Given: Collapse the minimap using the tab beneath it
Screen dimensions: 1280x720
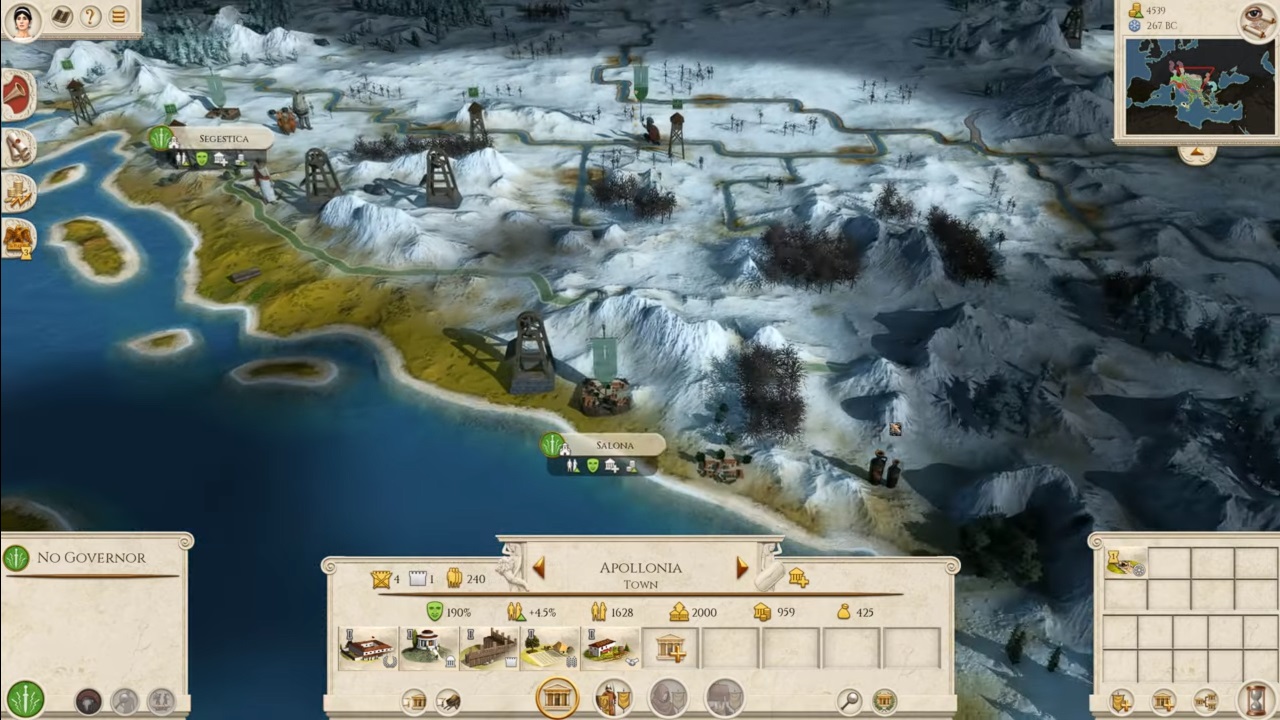Looking at the screenshot, I should [x=1198, y=152].
